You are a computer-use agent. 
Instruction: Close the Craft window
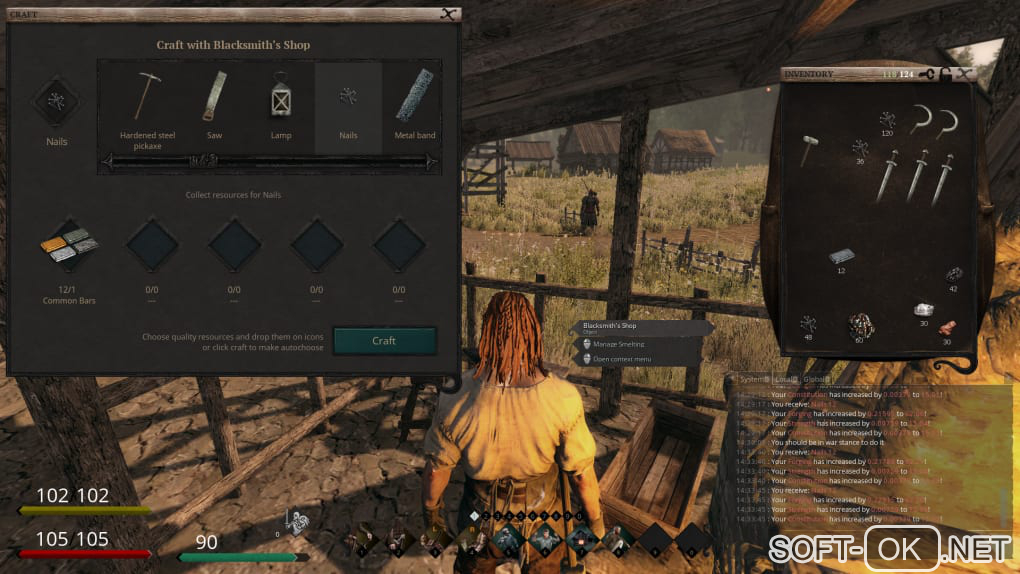448,14
